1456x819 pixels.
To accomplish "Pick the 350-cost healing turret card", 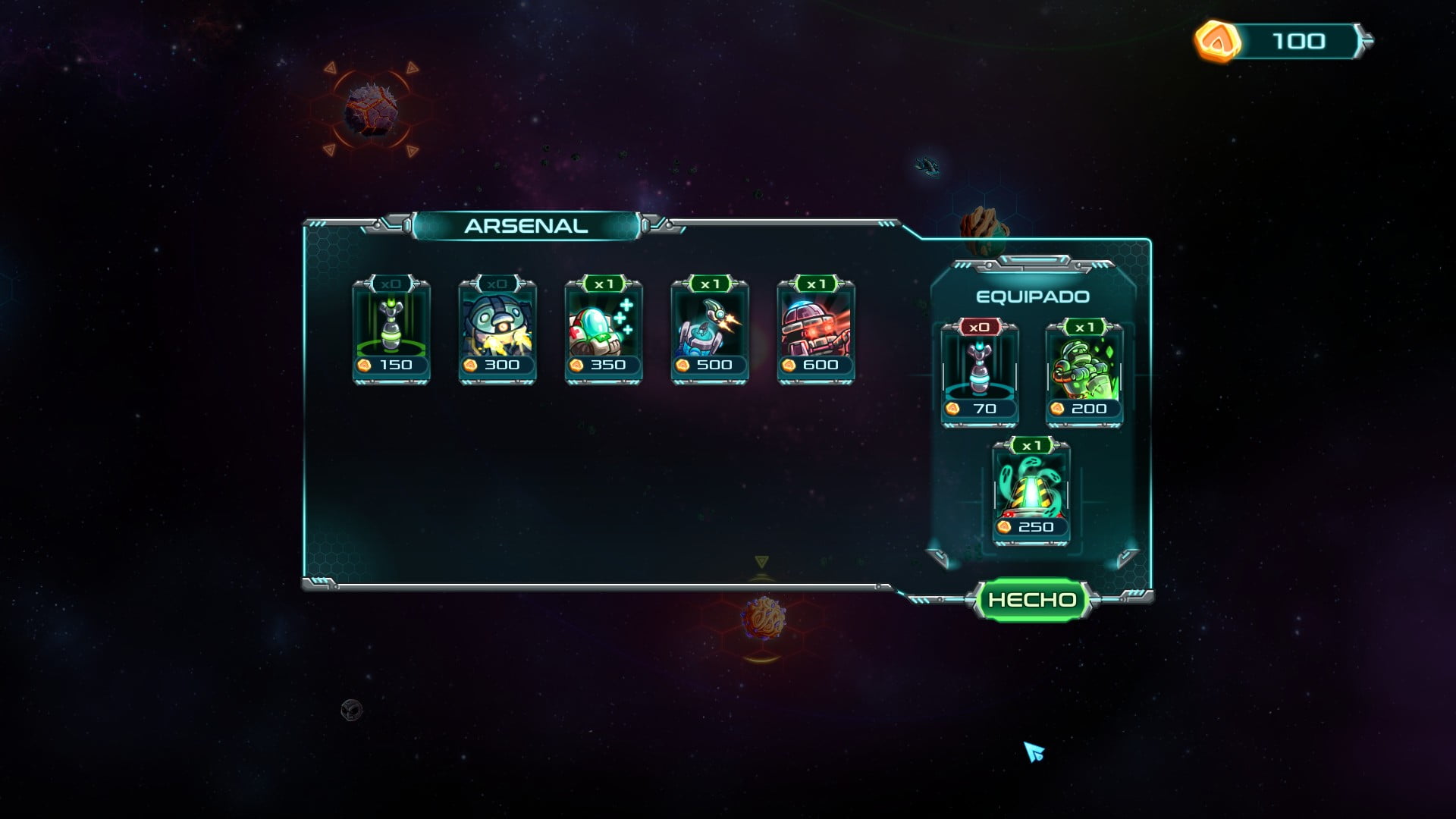I will (x=604, y=332).
